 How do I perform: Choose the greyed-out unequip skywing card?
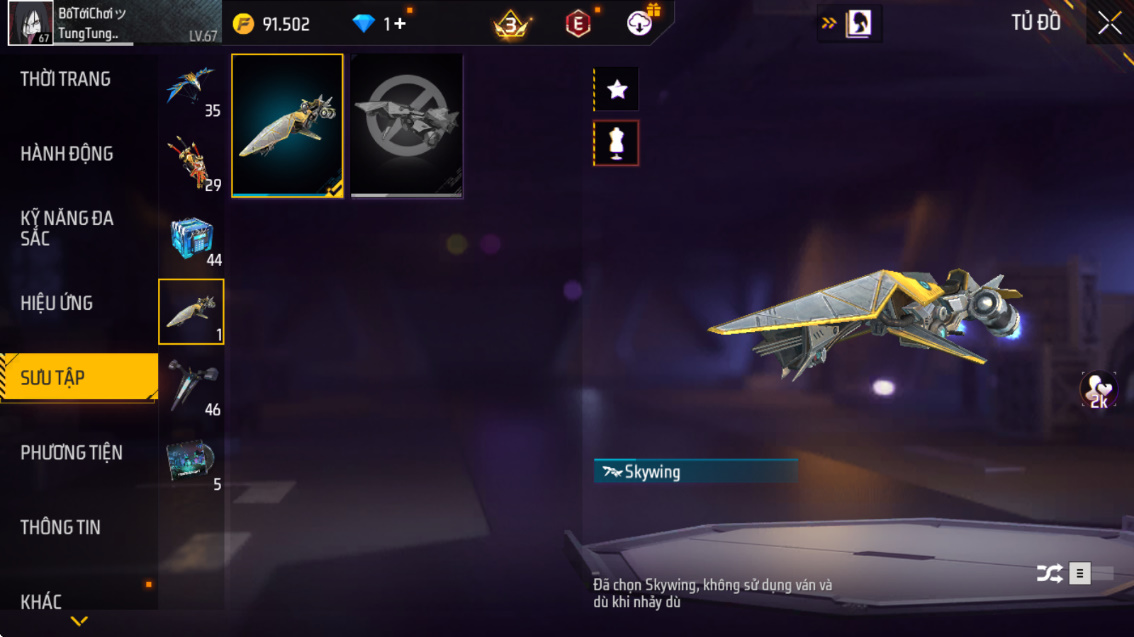[x=407, y=125]
